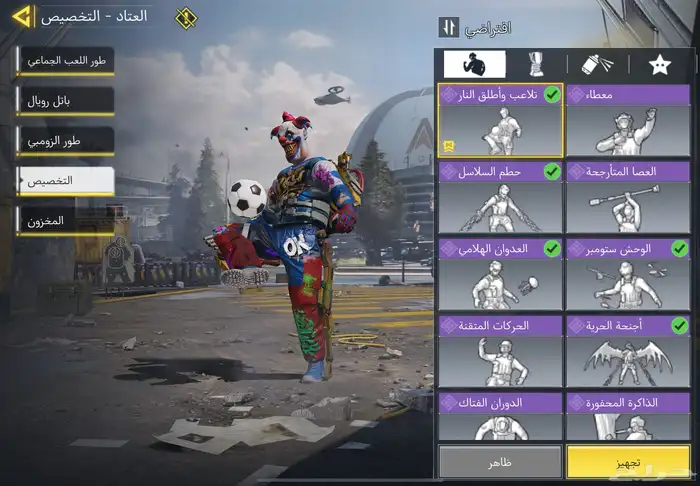Toggle the sort arrows next to افتراضي
700x486 pixels.
pos(449,27)
